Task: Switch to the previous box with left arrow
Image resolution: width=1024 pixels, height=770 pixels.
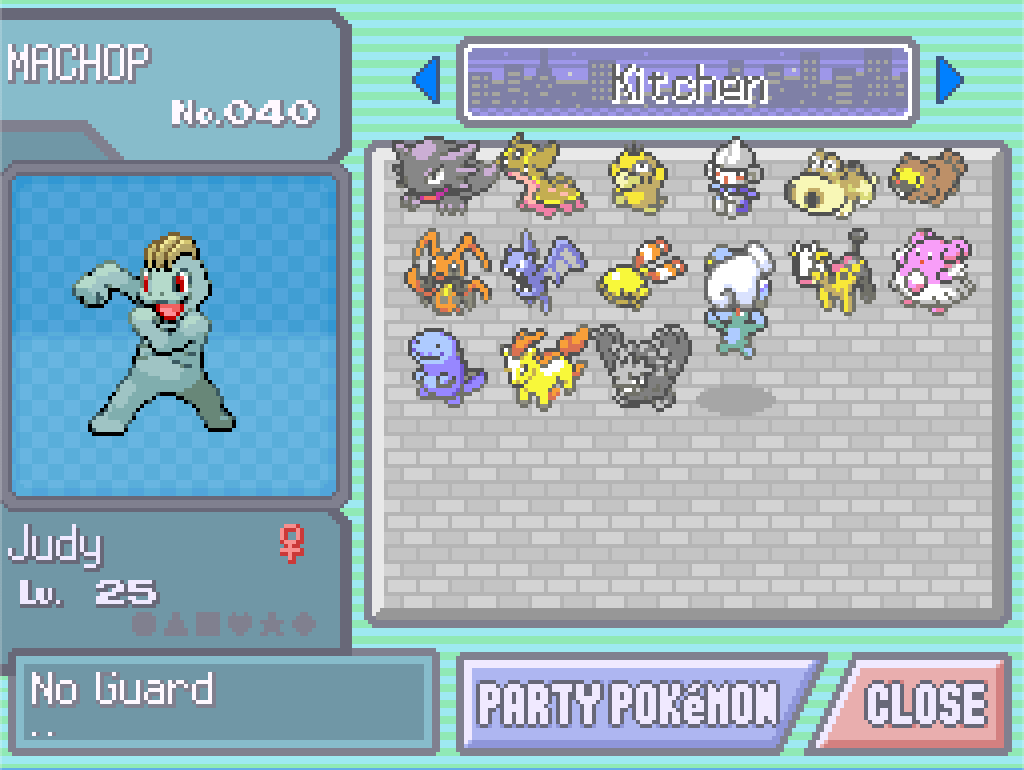Action: click(426, 81)
